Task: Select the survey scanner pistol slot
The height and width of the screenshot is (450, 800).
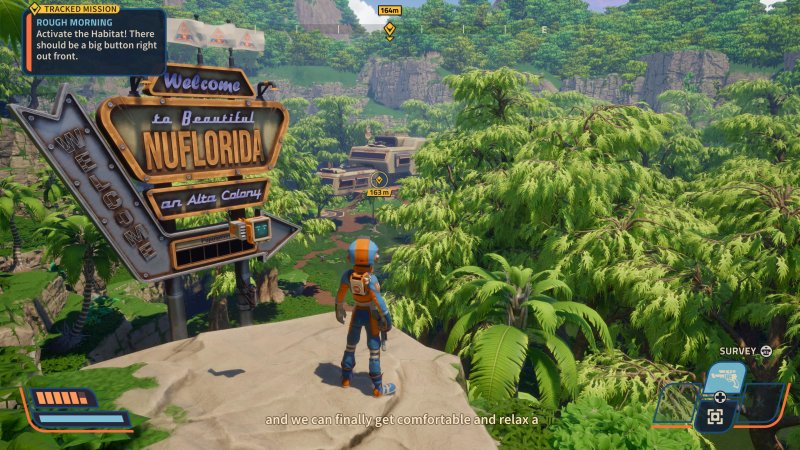Action: pyautogui.click(x=724, y=378)
